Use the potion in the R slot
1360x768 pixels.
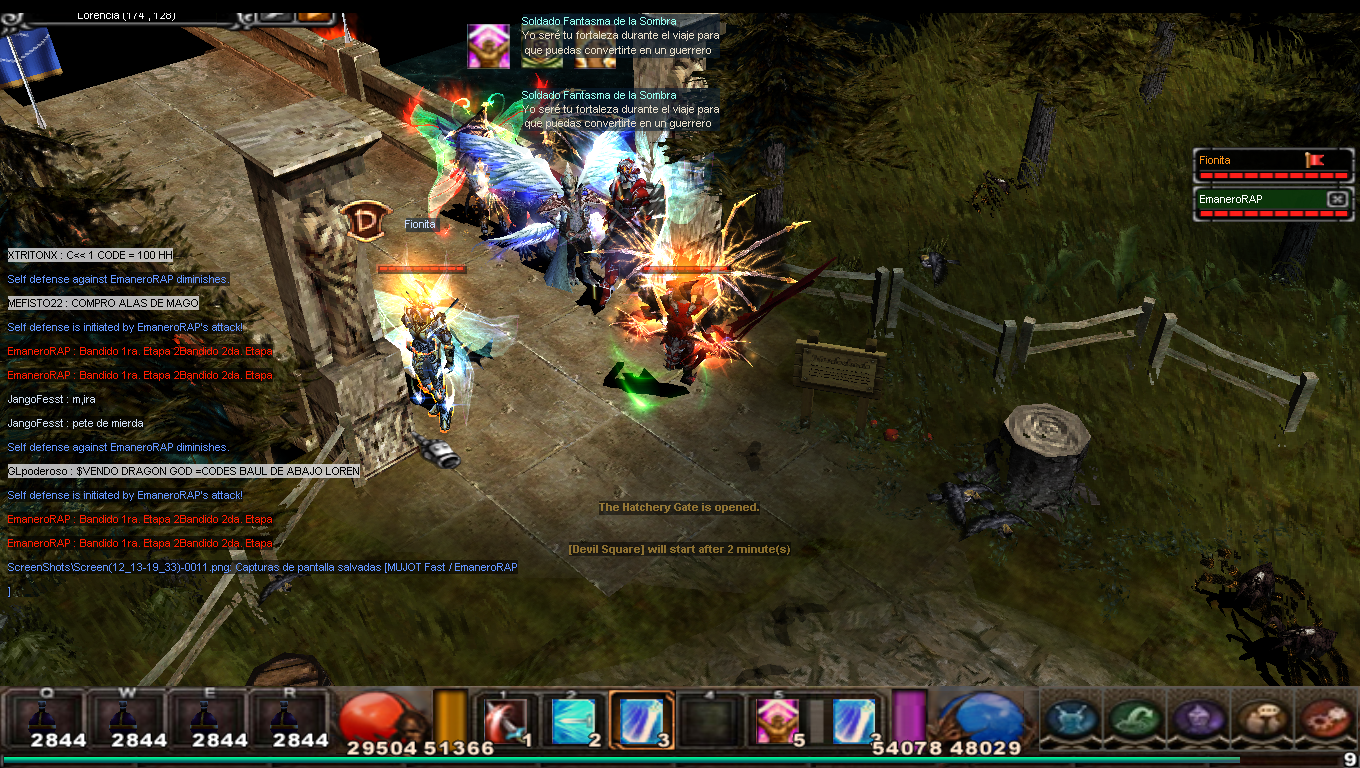pos(289,718)
